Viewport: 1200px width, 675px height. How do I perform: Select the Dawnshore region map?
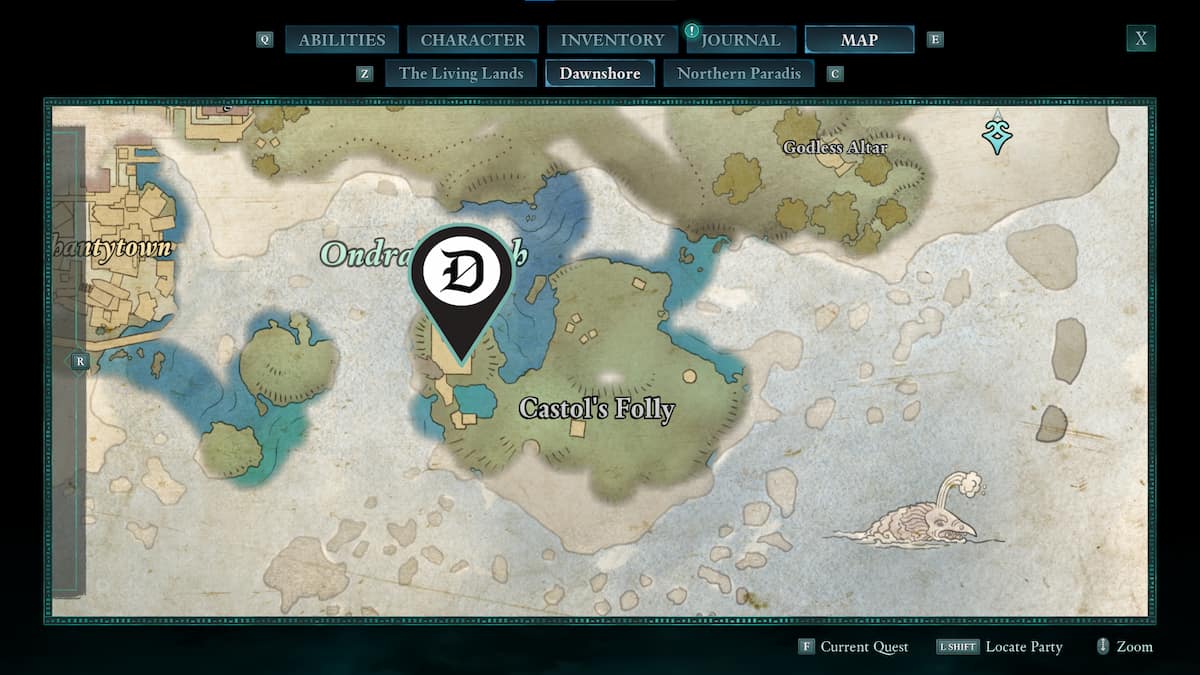(x=600, y=73)
